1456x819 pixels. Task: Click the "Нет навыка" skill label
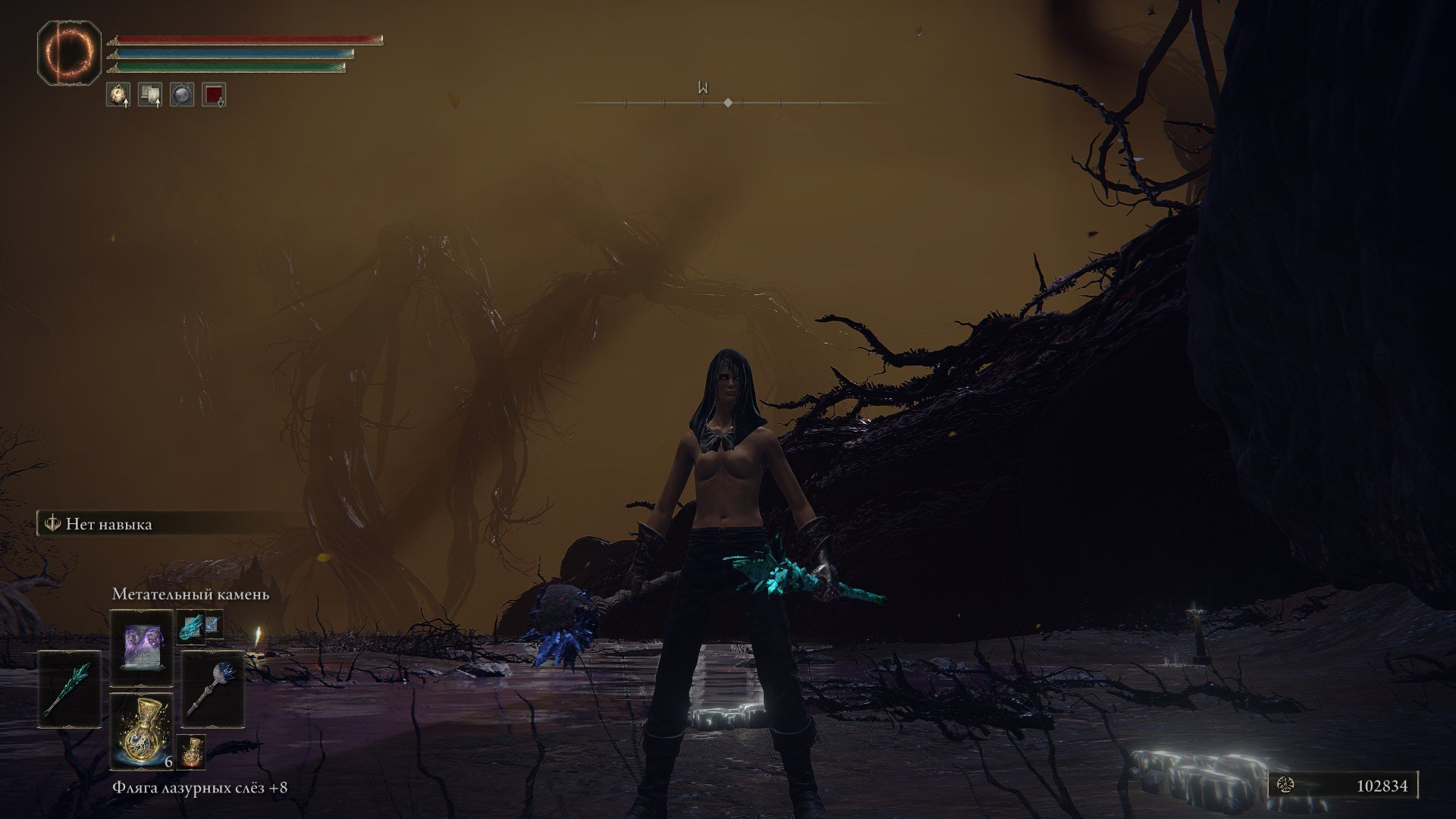pos(108,524)
